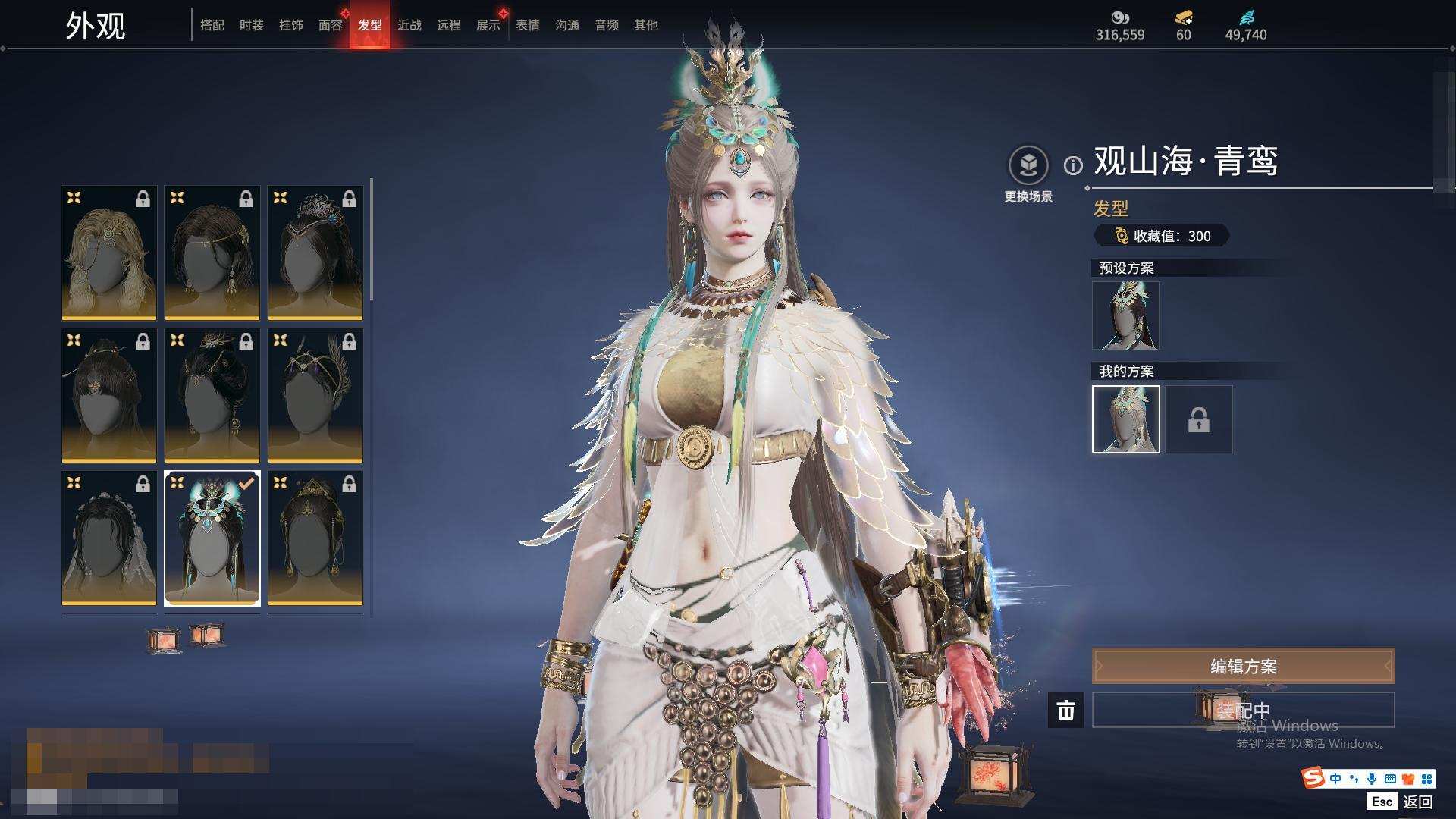
Task: Select the equipped teal feather hairstyle
Action: tap(212, 538)
